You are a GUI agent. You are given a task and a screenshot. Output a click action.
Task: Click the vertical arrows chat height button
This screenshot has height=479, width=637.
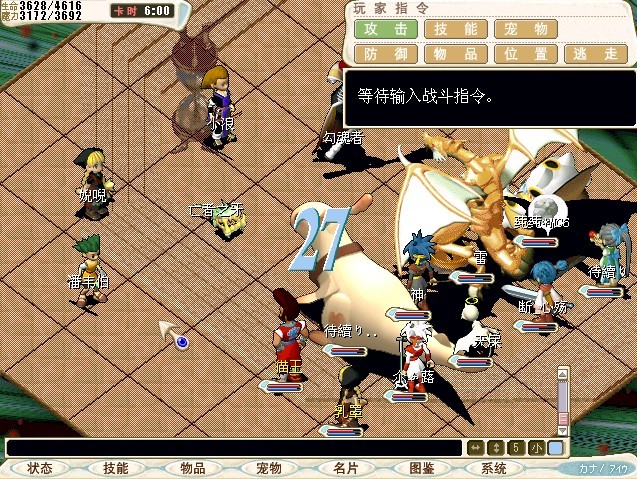tap(495, 448)
